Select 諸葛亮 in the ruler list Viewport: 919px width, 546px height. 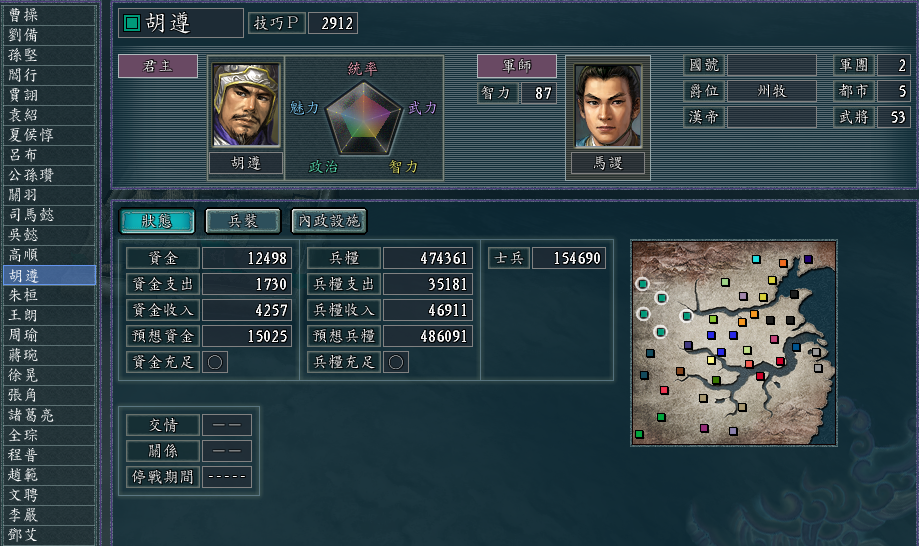(49, 415)
